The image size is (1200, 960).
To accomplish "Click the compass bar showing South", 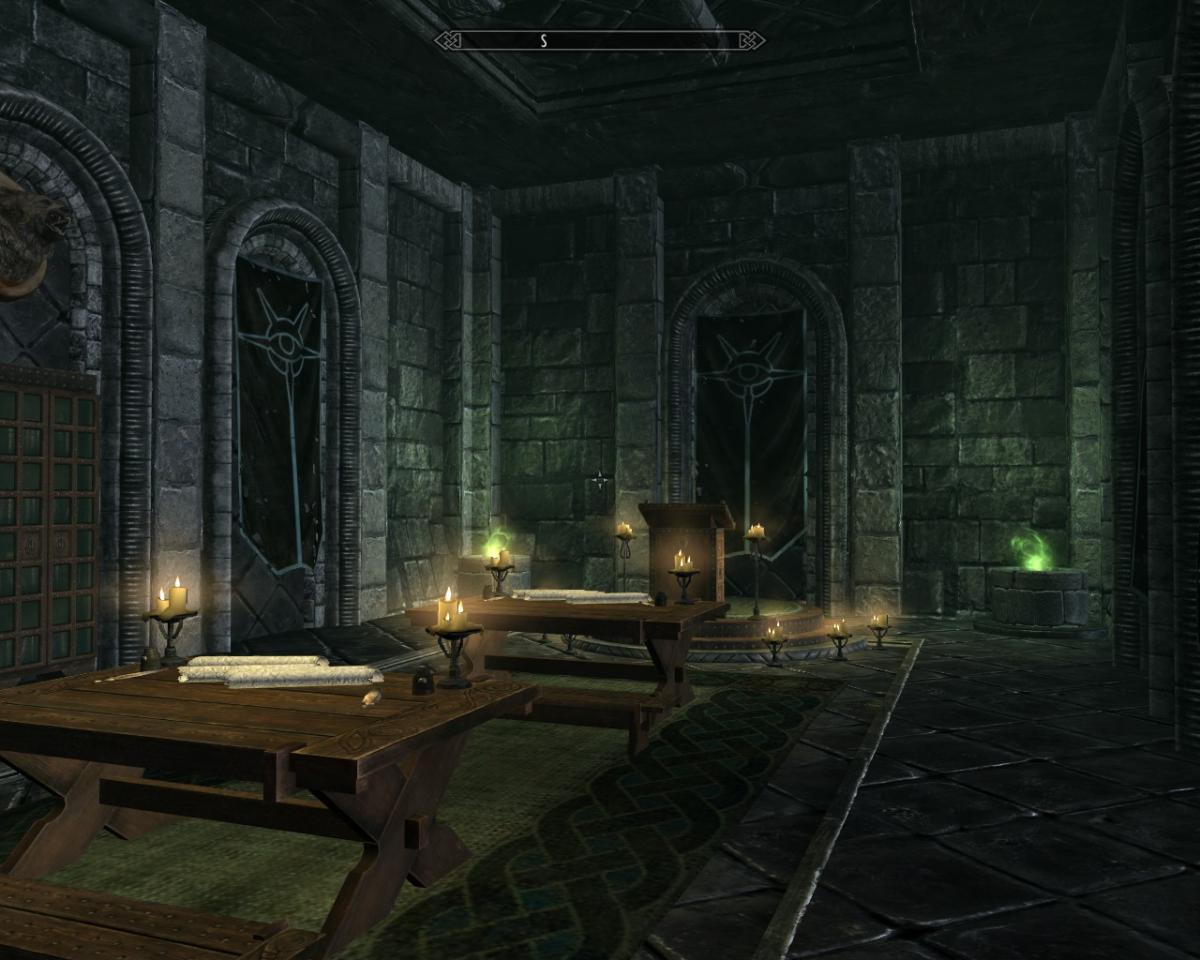I will coord(600,40).
